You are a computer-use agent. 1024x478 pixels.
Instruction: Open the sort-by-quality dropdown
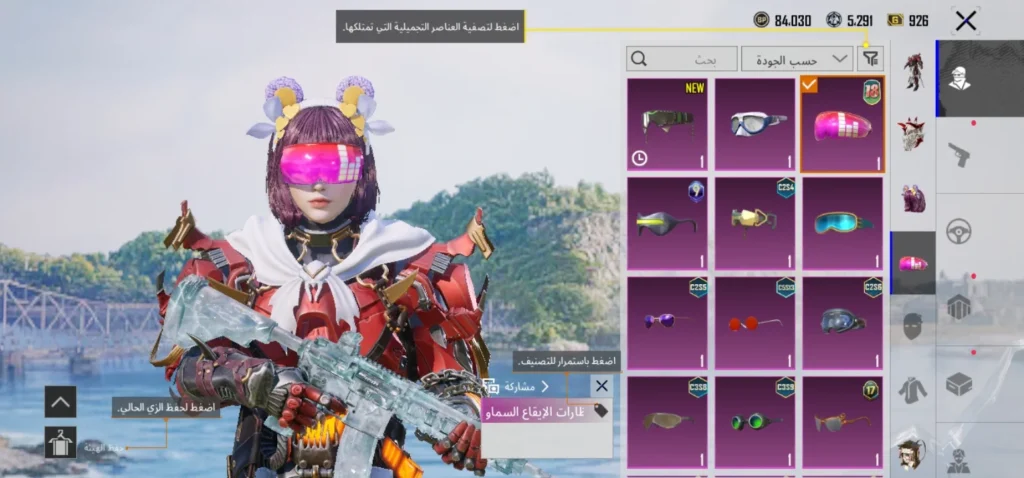tap(797, 59)
